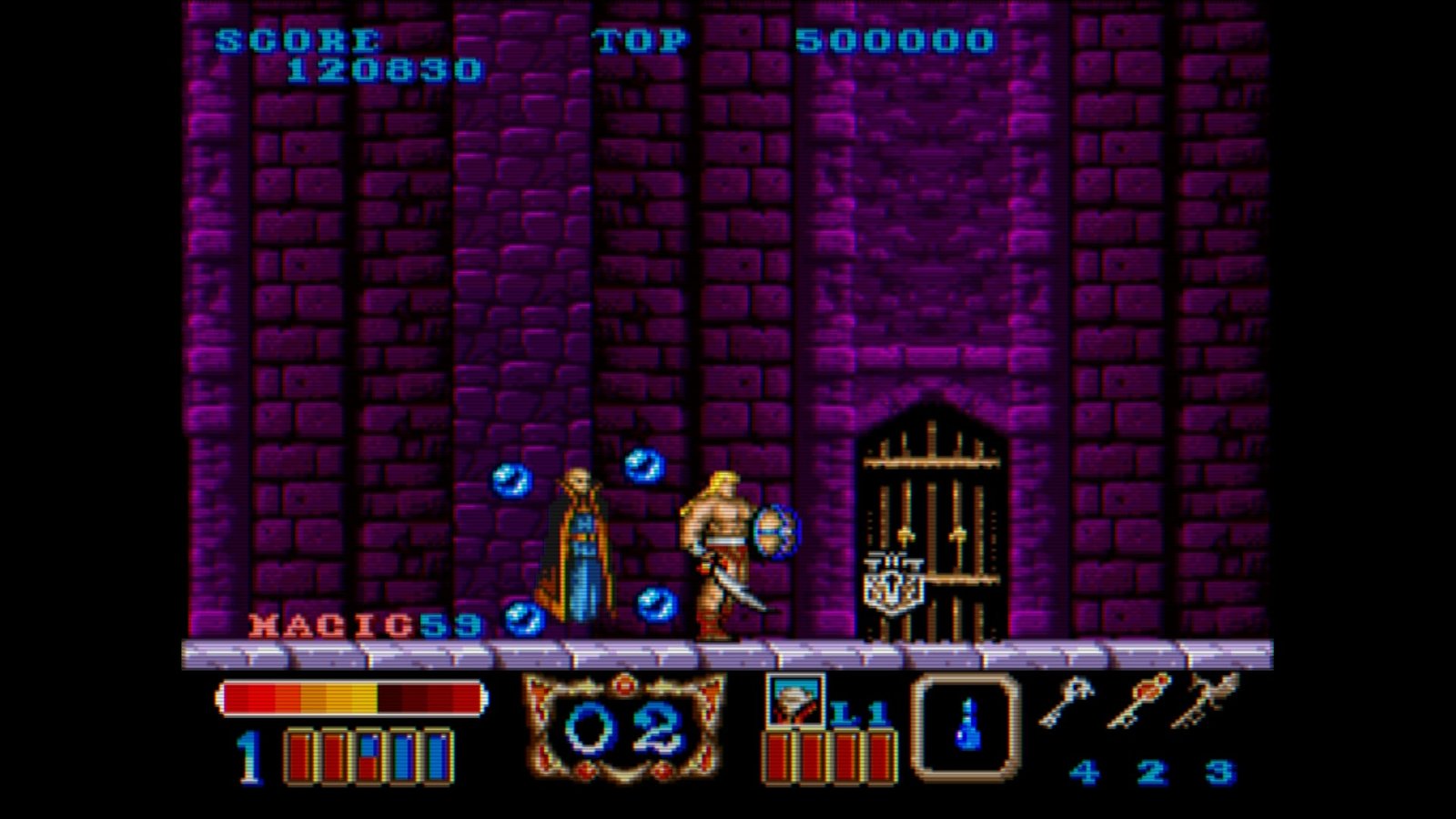This screenshot has width=1456, height=819.
Task: Click the character portrait icon
Action: pos(794,702)
